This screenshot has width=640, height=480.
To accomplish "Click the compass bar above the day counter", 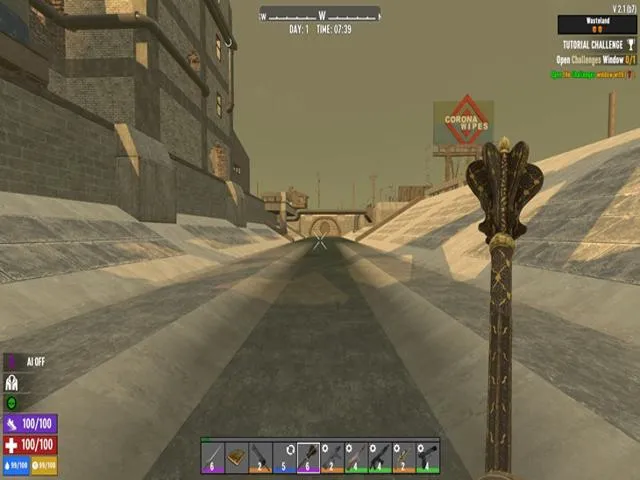I will pos(320,14).
